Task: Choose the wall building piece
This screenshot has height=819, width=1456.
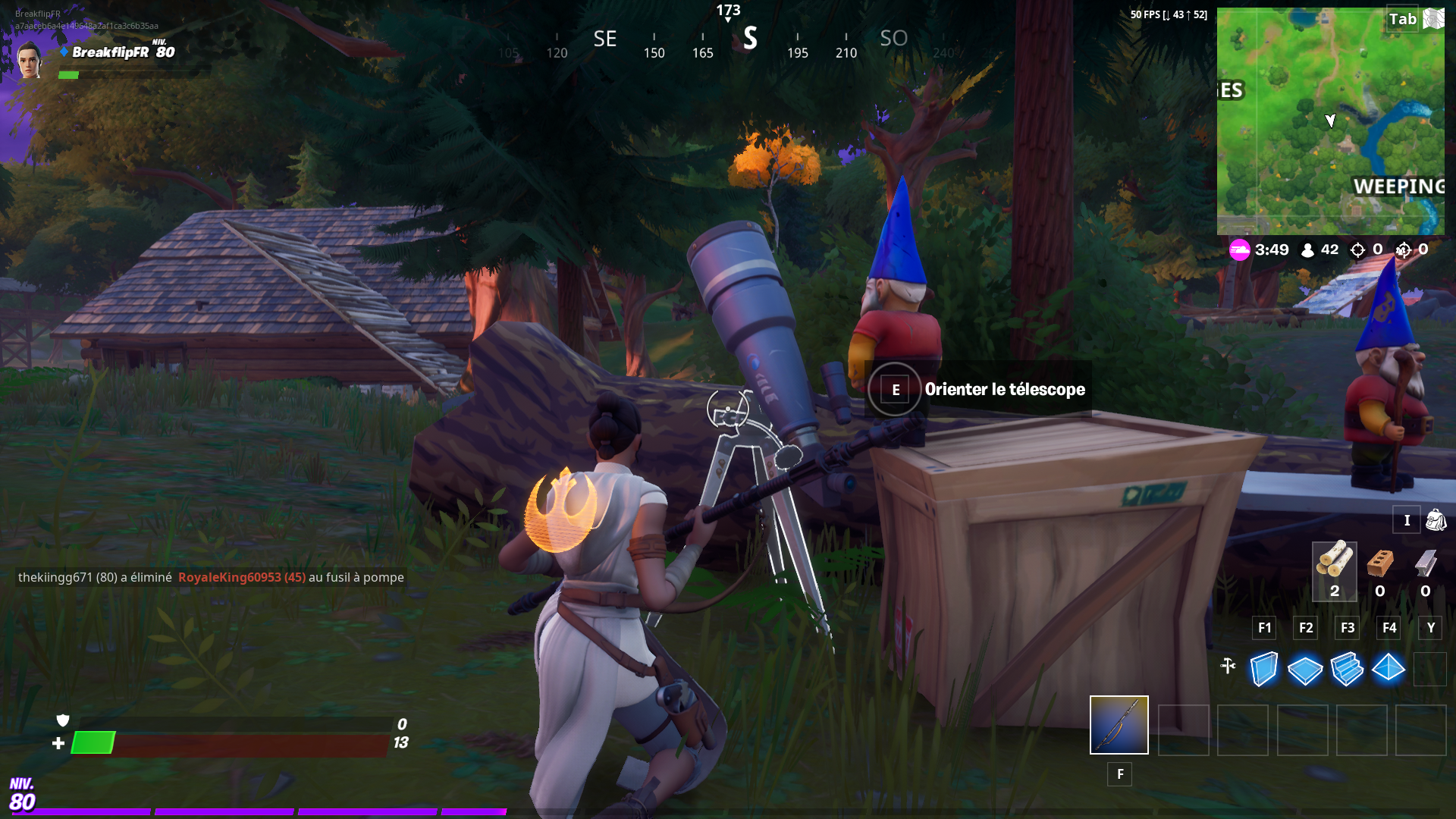Action: coord(1263,669)
